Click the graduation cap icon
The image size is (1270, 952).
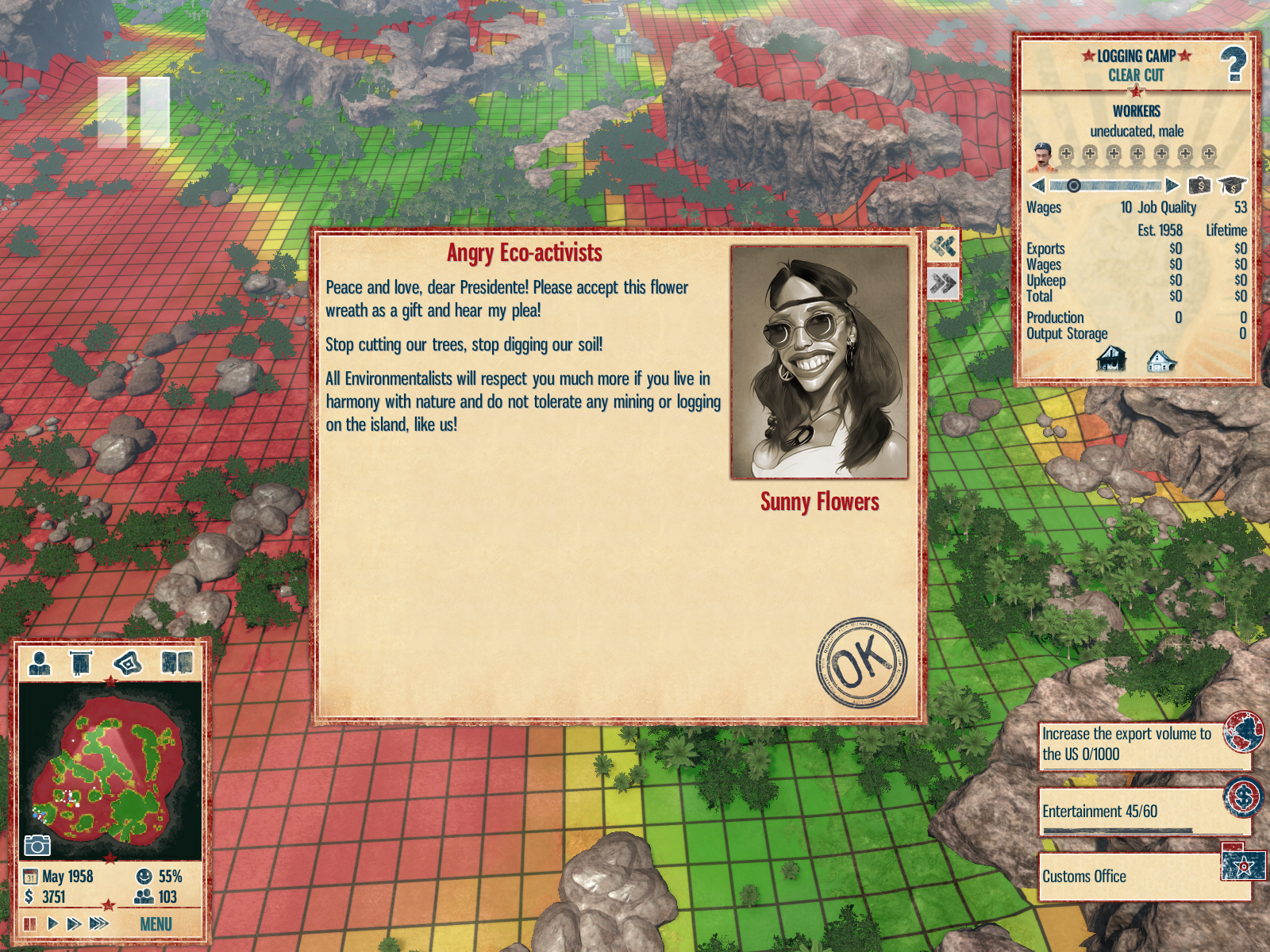(1232, 186)
